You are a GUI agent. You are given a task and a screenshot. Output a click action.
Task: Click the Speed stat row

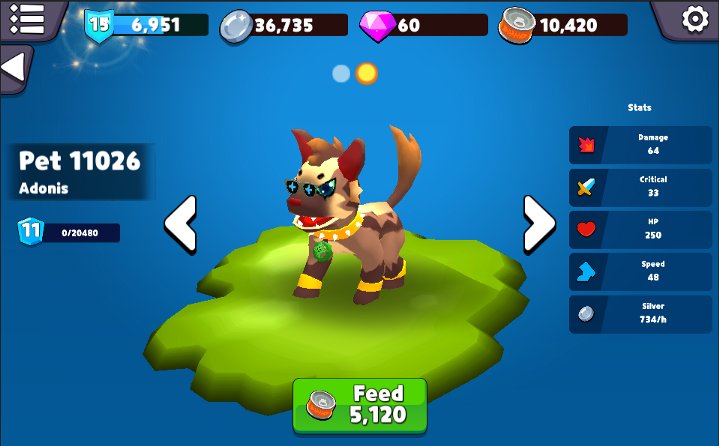(x=641, y=271)
